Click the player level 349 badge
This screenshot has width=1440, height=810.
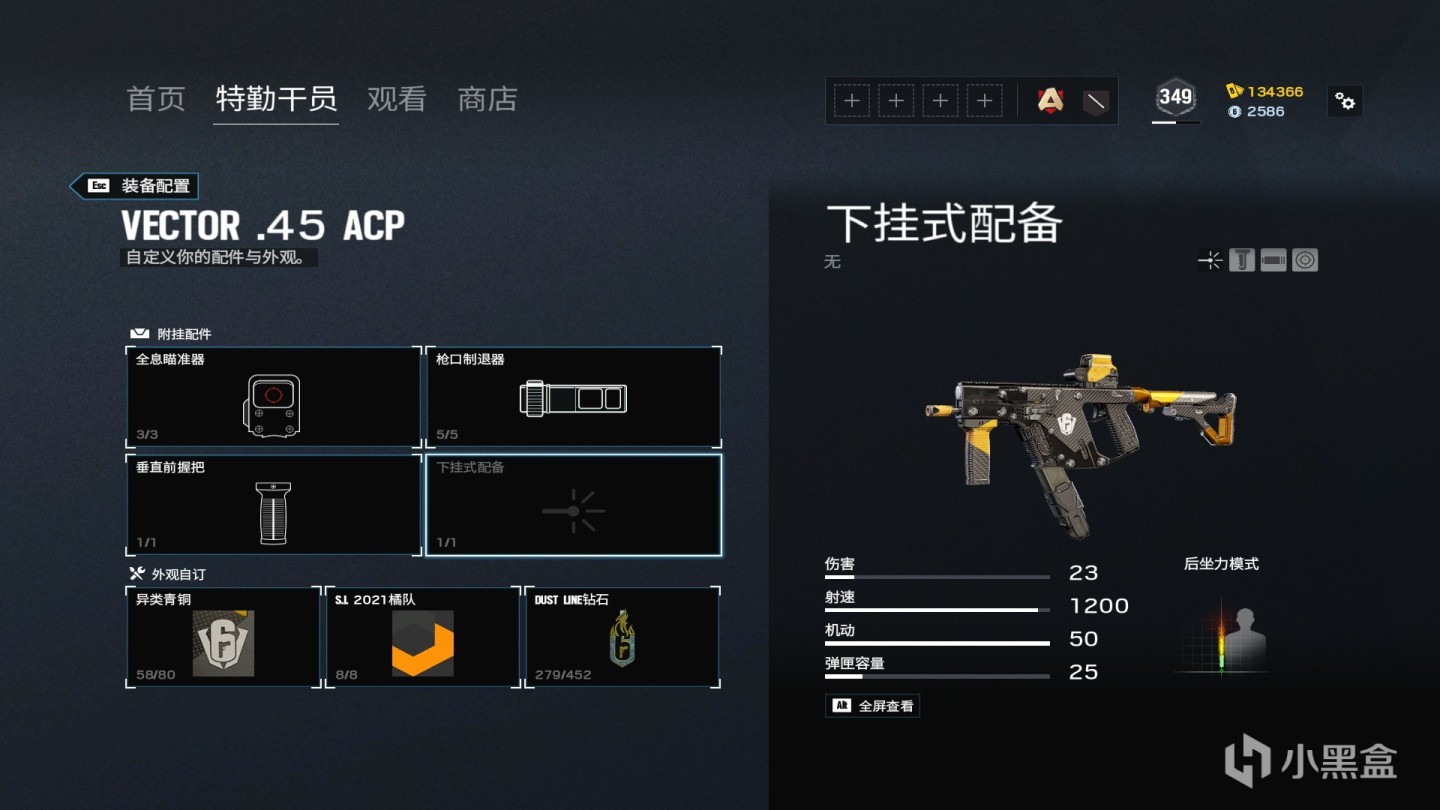[1175, 97]
